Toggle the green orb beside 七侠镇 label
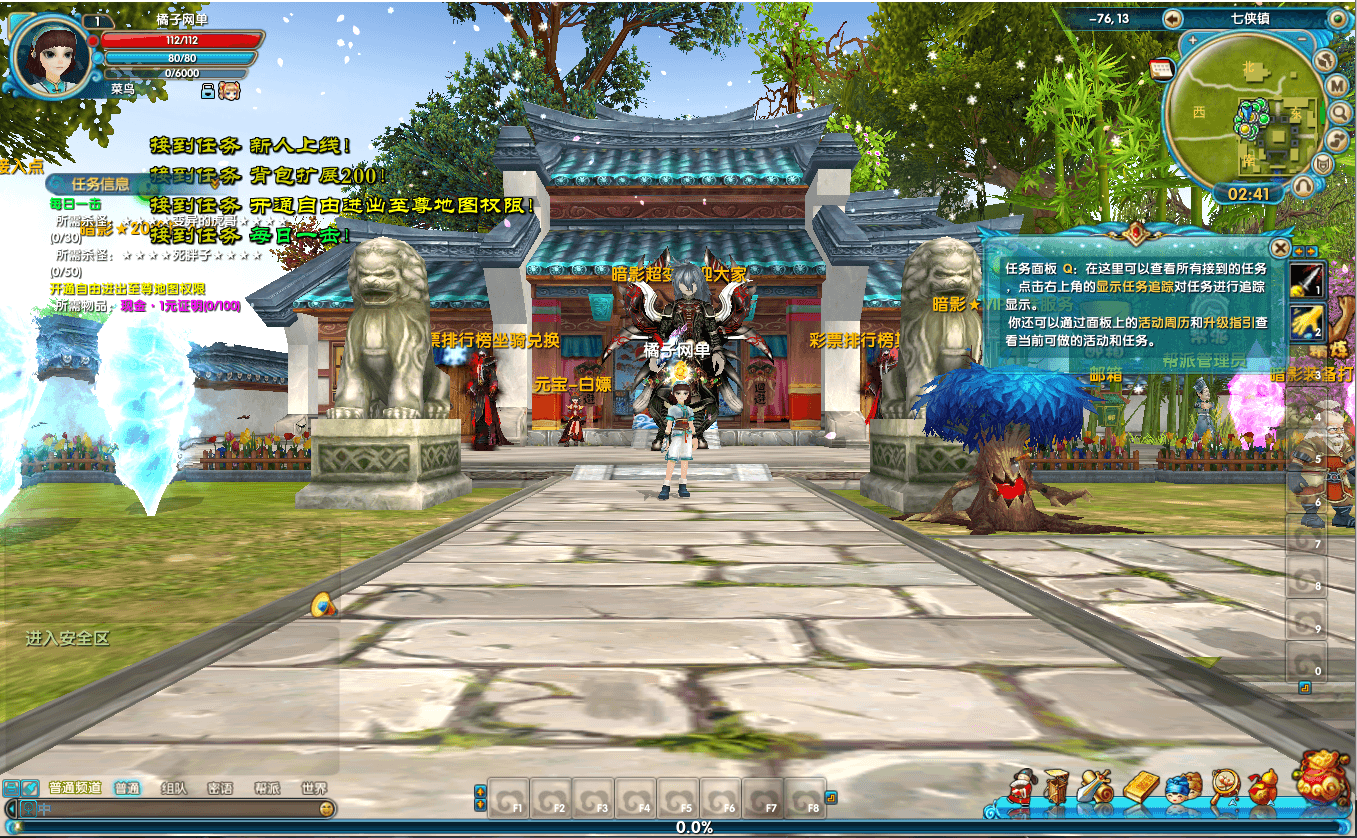 tap(1338, 18)
